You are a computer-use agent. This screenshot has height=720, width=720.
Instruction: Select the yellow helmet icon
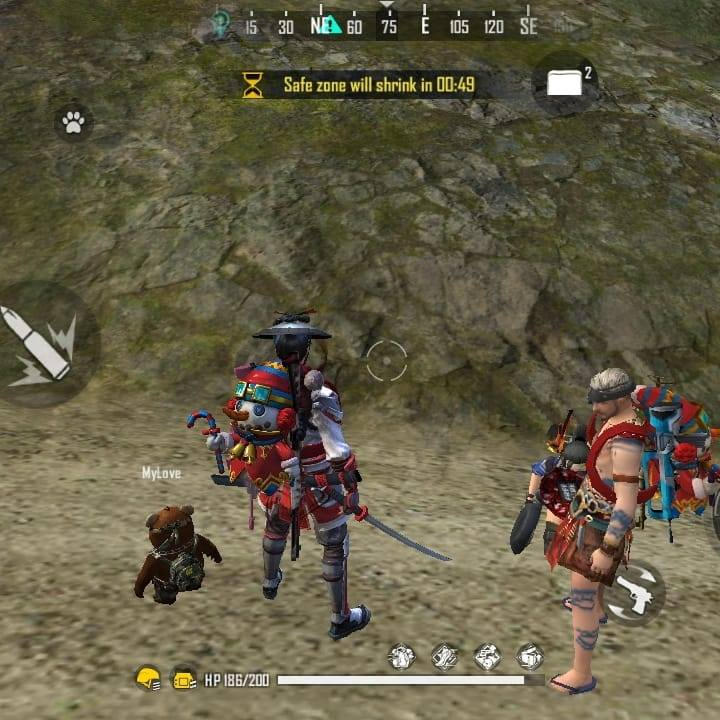click(148, 679)
